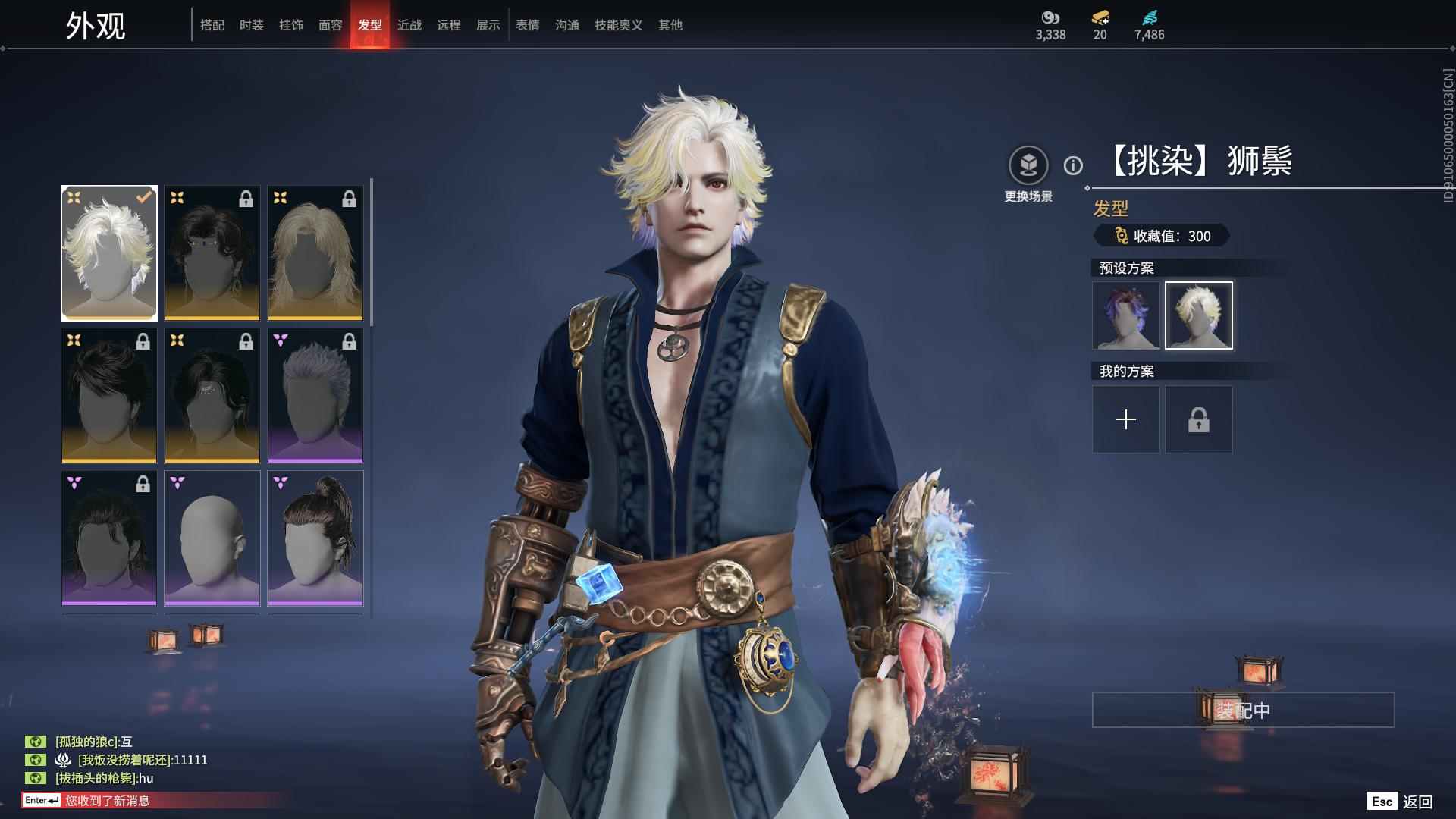Image resolution: width=1456 pixels, height=819 pixels.
Task: Open the 时装 tab
Action: pyautogui.click(x=252, y=25)
